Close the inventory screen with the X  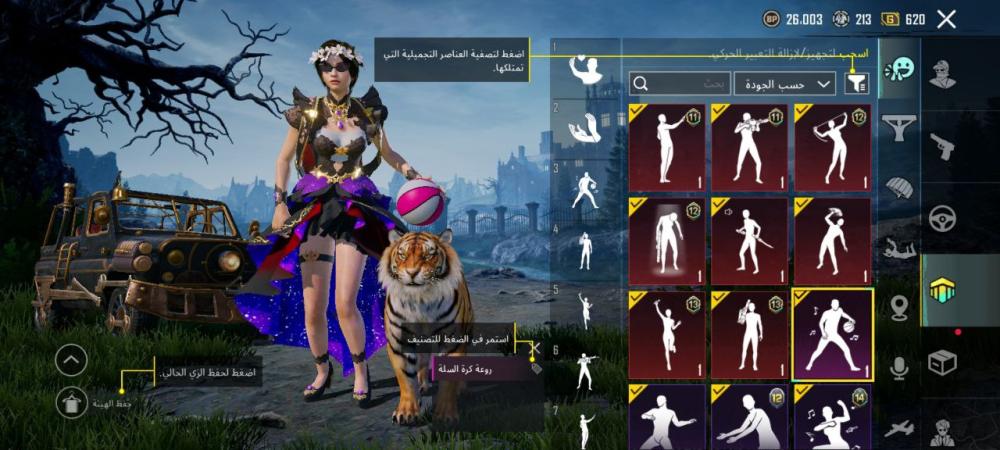point(946,19)
